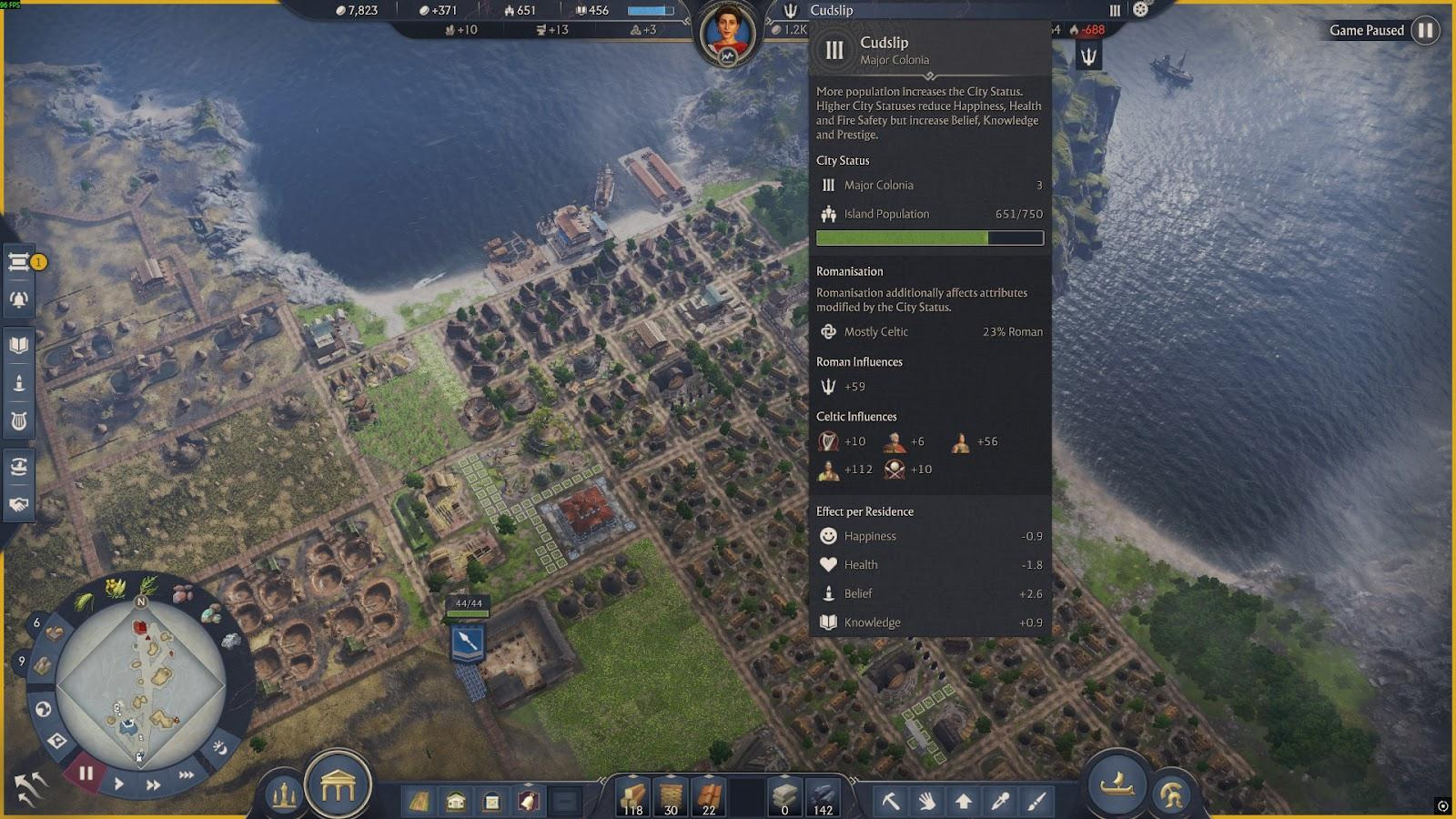Click the minimap island view
1456x819 pixels.
[x=141, y=682]
